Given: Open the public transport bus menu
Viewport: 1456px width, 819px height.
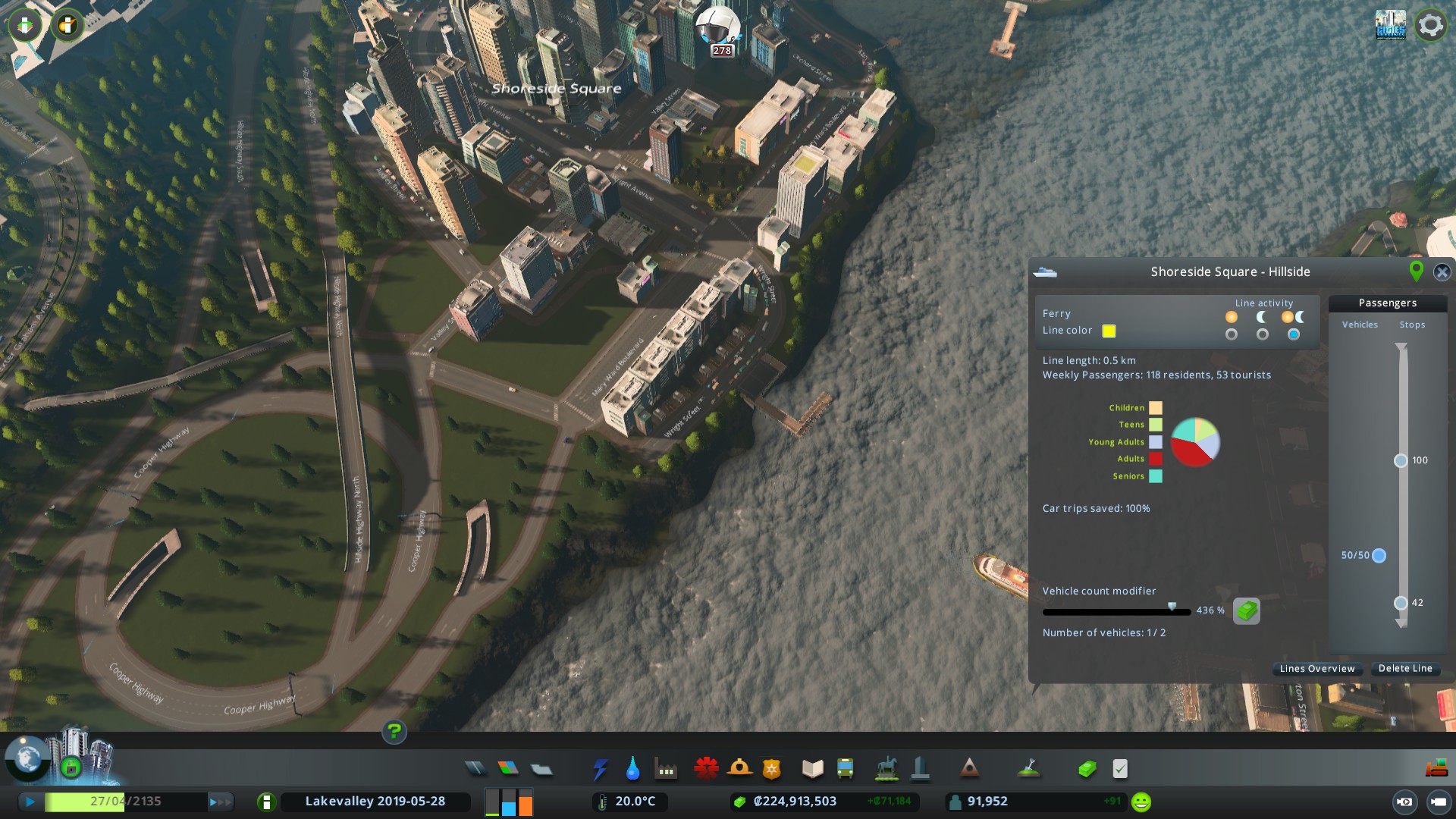Looking at the screenshot, I should click(845, 770).
